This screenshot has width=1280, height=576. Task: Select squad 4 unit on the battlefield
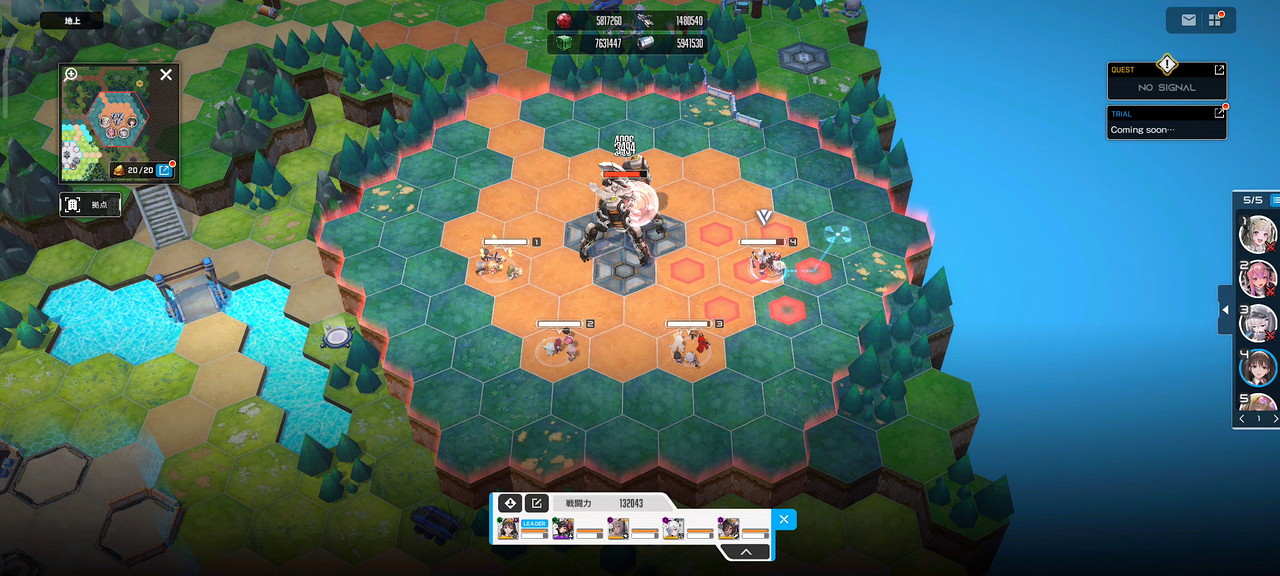click(x=768, y=264)
